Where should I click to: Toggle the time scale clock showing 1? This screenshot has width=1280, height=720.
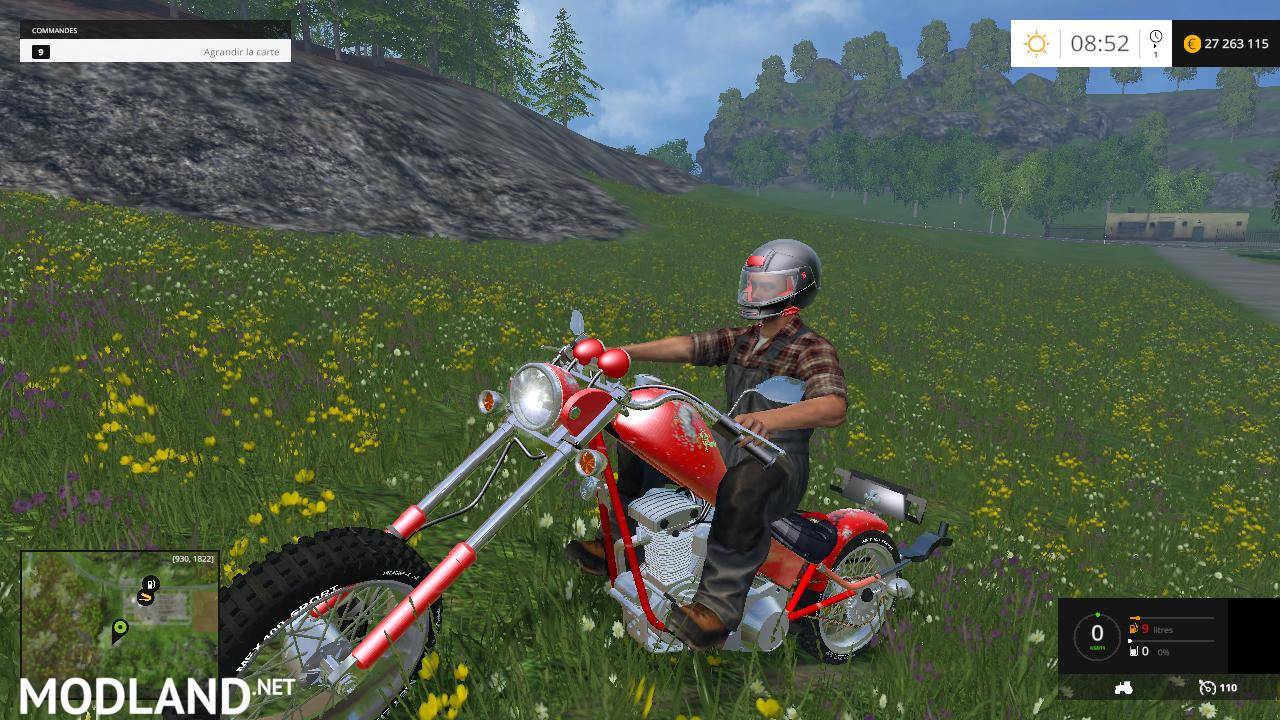[x=1156, y=43]
